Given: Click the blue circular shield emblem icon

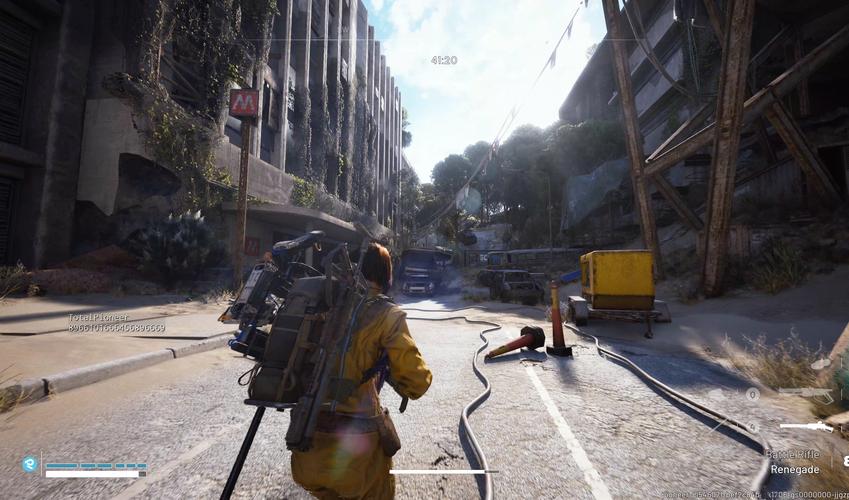Looking at the screenshot, I should point(30,464).
